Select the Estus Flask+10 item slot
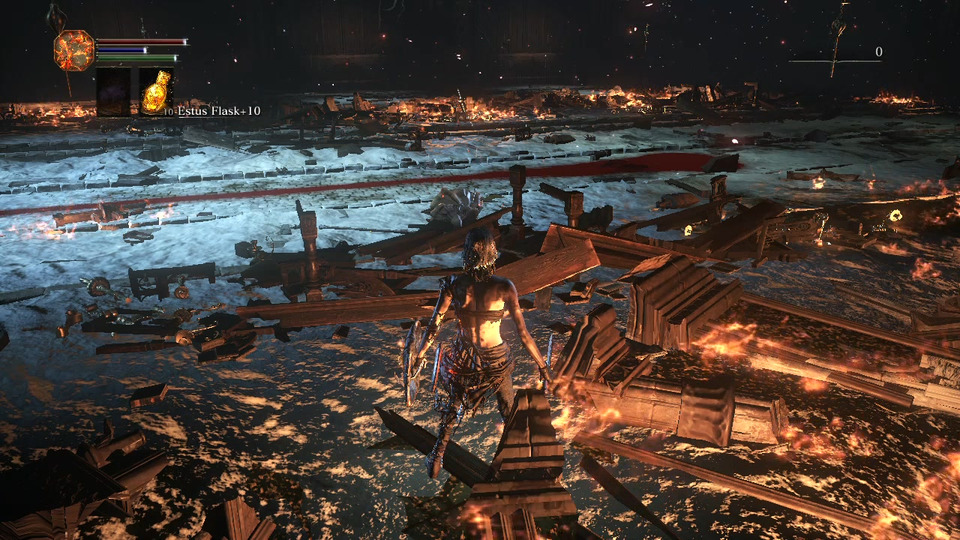 point(155,92)
